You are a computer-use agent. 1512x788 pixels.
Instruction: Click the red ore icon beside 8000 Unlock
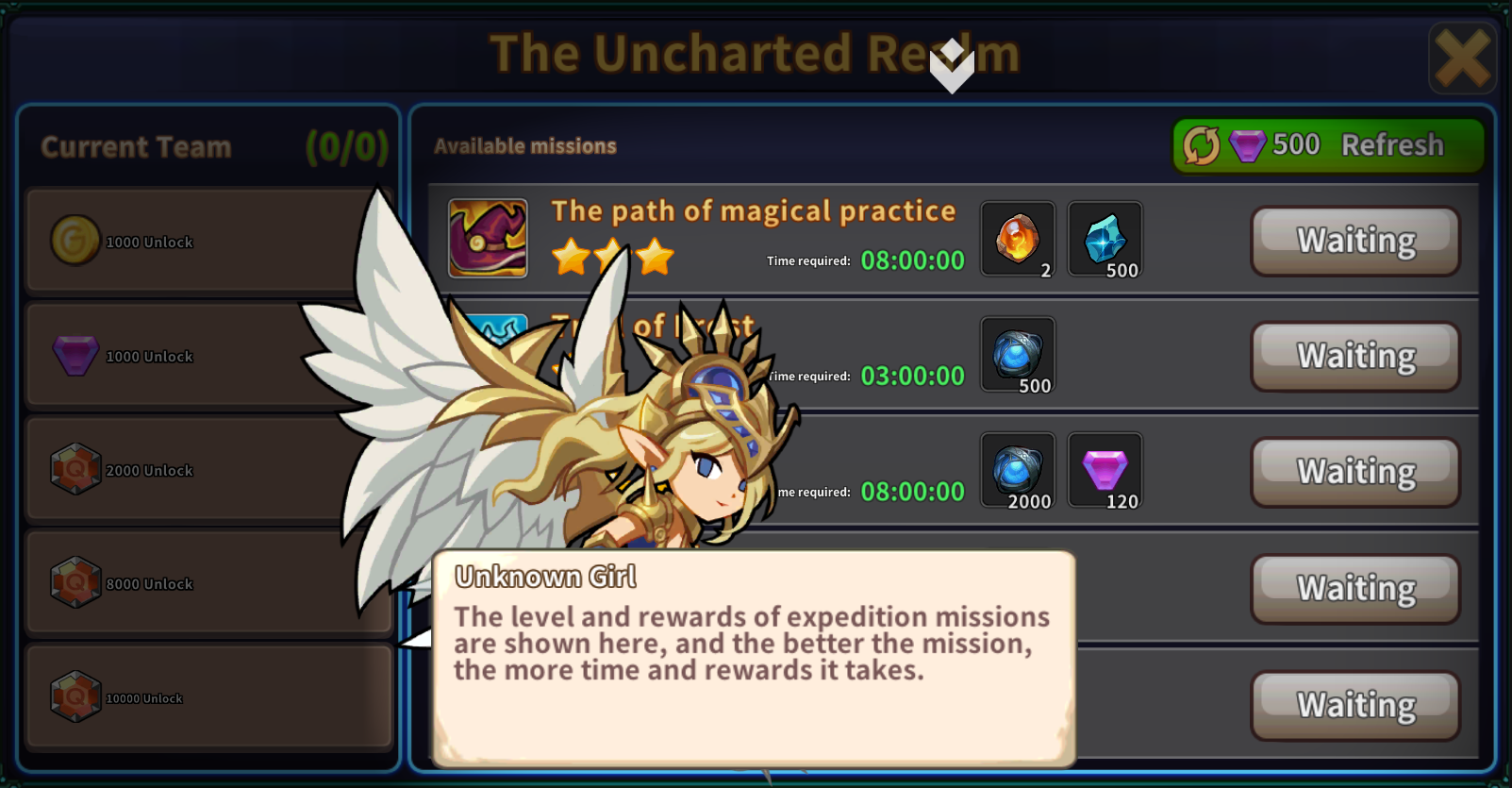click(x=75, y=582)
